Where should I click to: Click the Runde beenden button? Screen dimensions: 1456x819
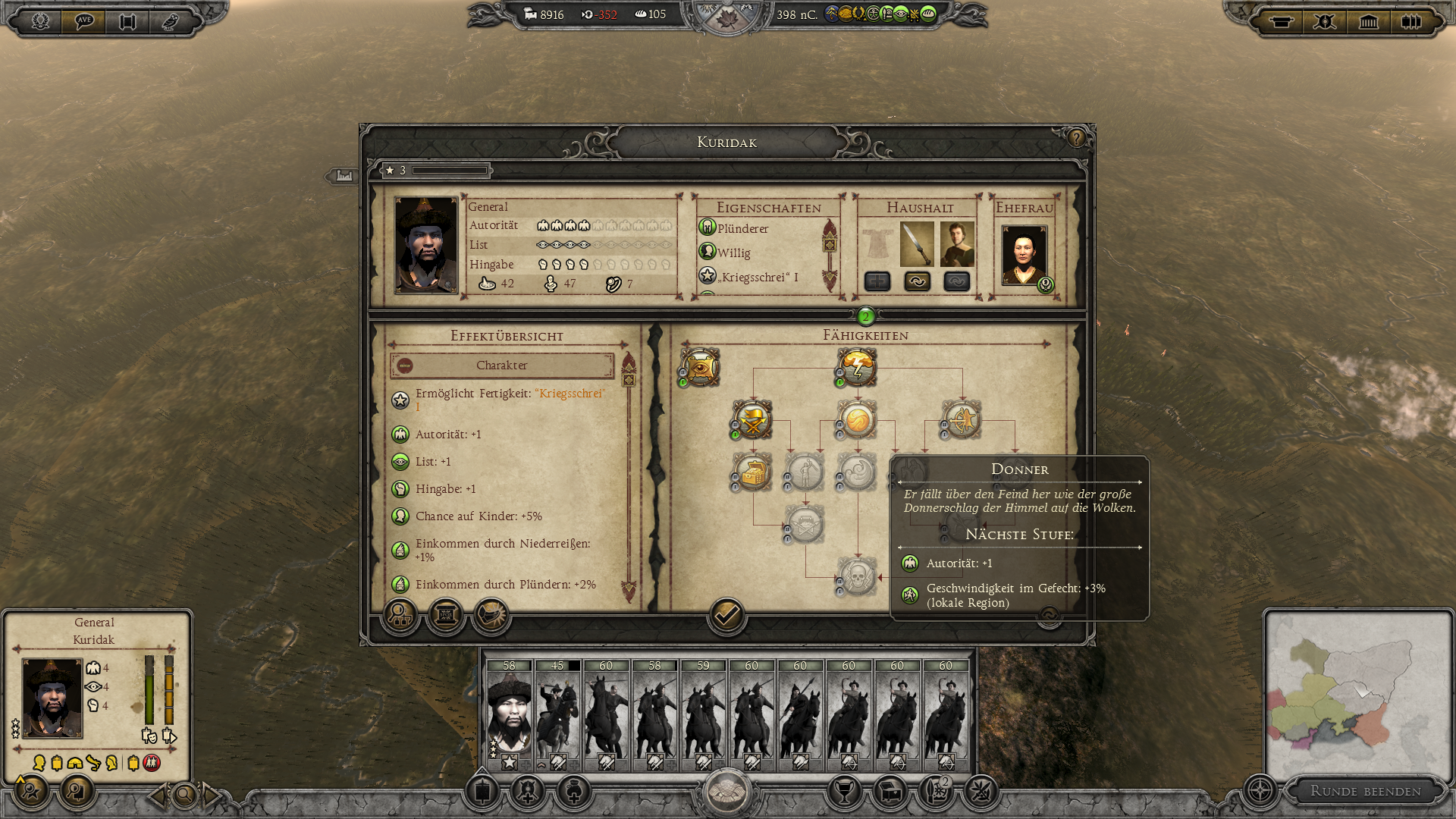coord(1365,791)
